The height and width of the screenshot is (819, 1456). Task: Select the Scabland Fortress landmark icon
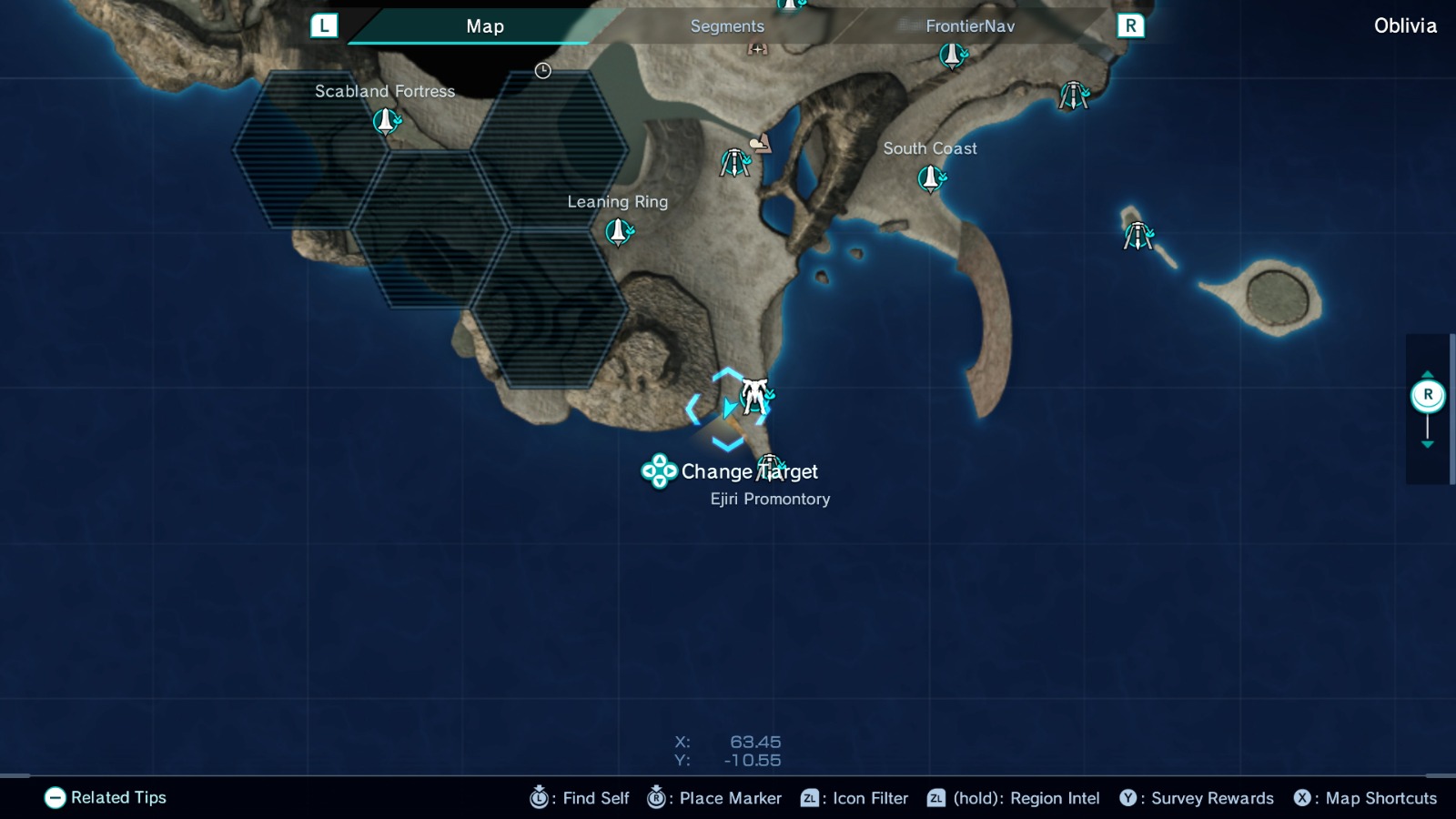click(386, 119)
